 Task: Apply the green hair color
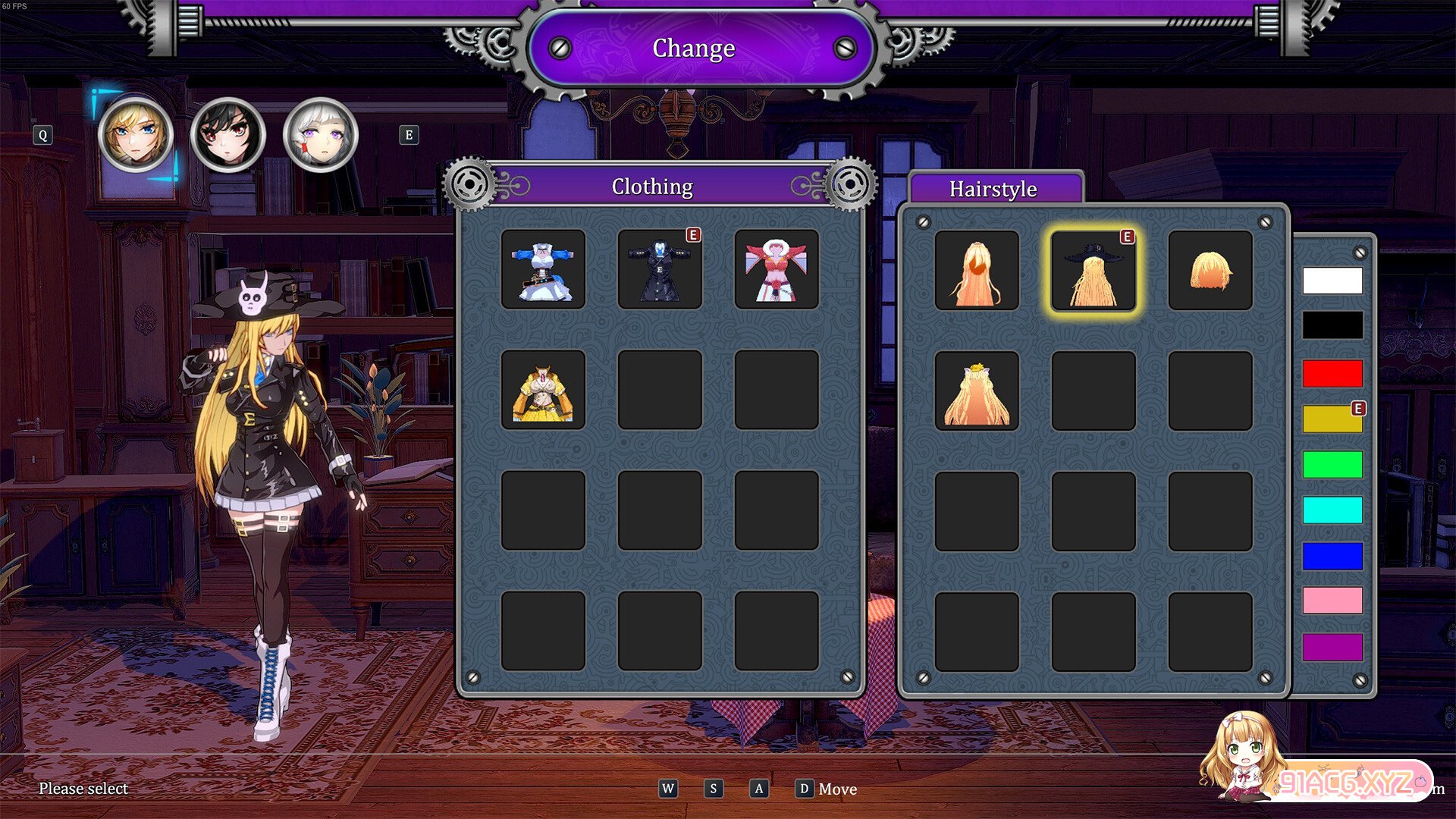[x=1332, y=464]
